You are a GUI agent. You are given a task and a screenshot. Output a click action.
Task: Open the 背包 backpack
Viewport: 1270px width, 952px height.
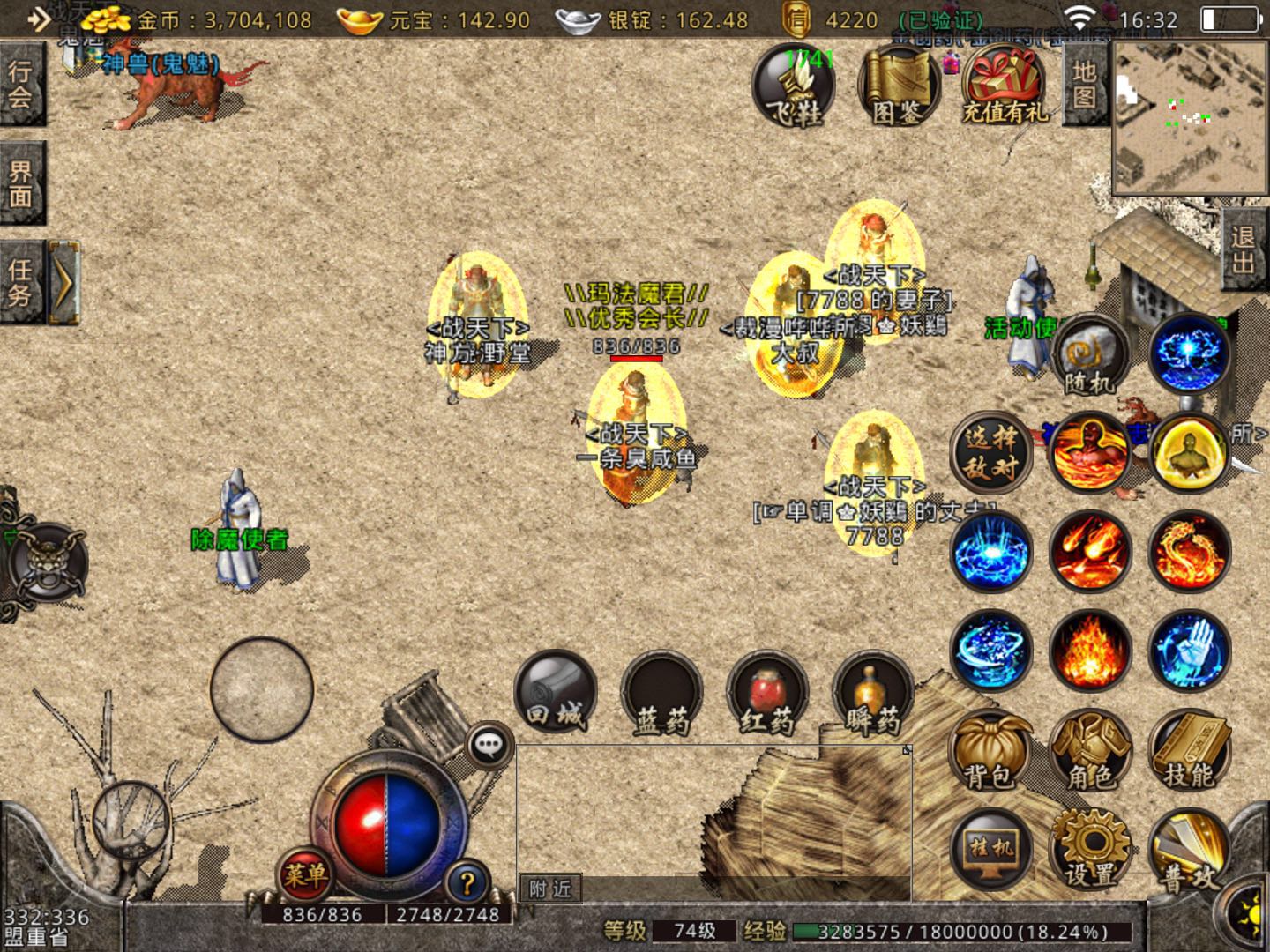click(990, 751)
